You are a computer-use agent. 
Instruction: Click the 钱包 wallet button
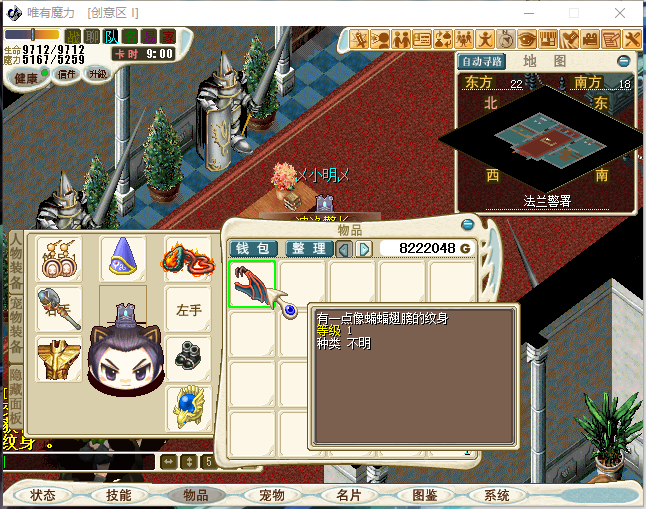point(254,248)
